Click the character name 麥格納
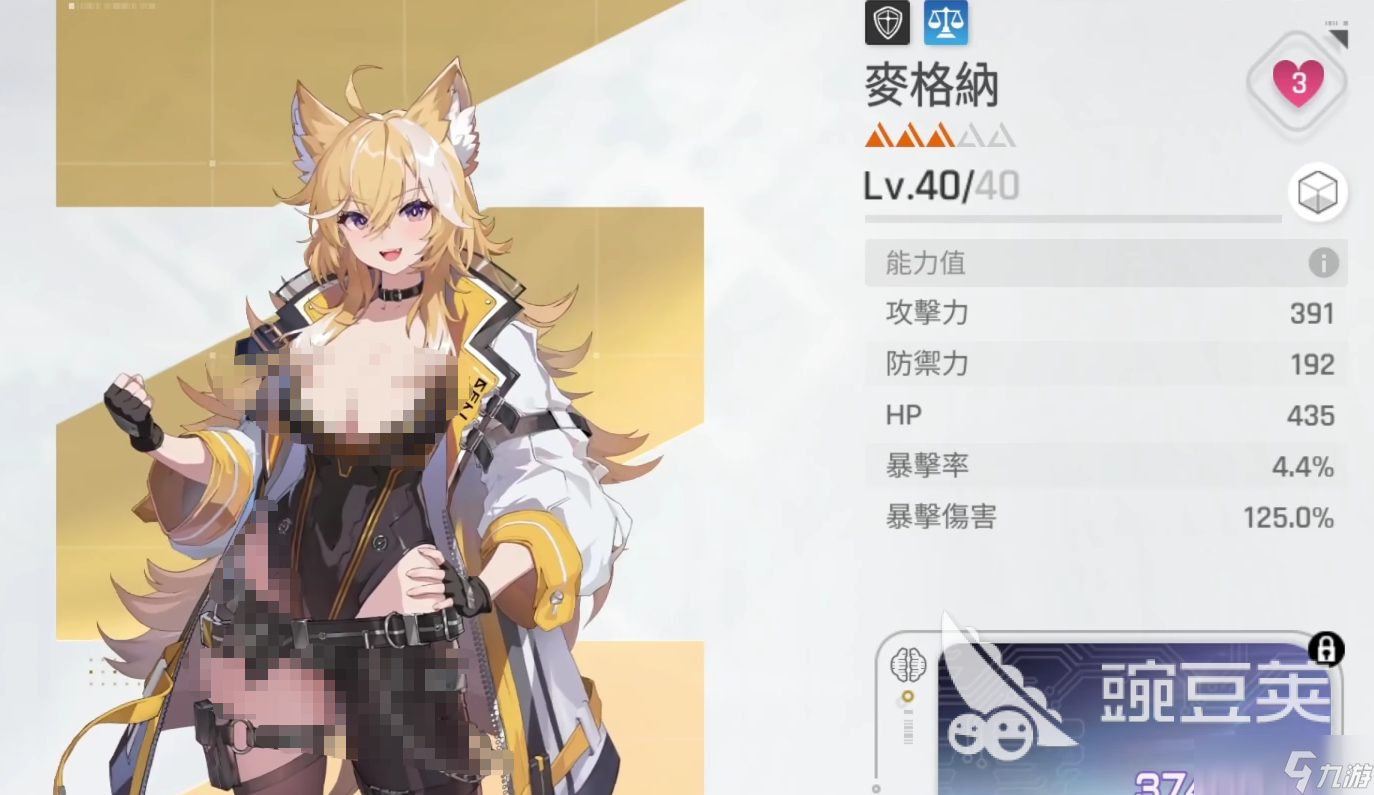 pos(930,86)
